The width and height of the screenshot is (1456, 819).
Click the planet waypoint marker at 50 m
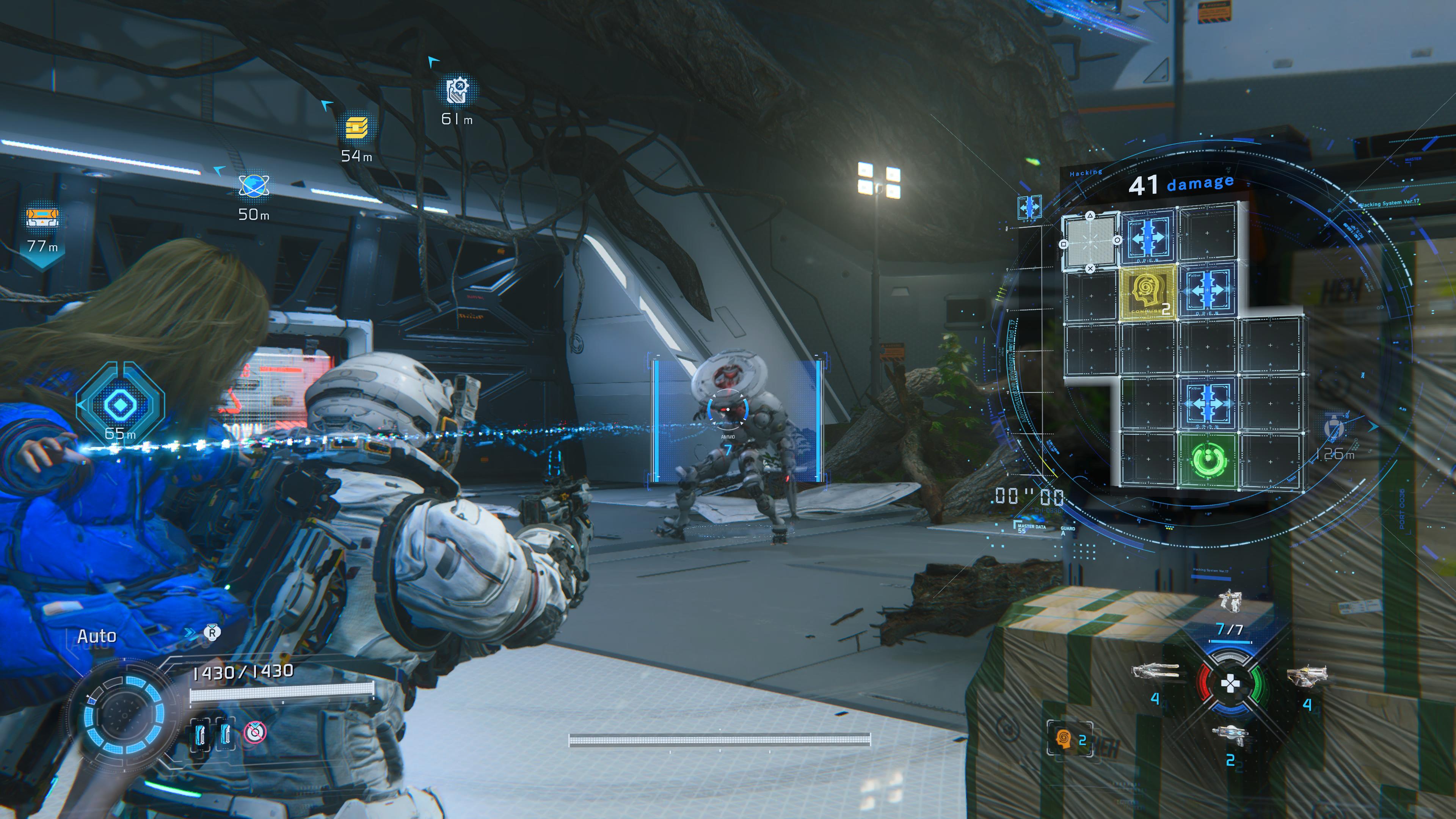point(254,185)
